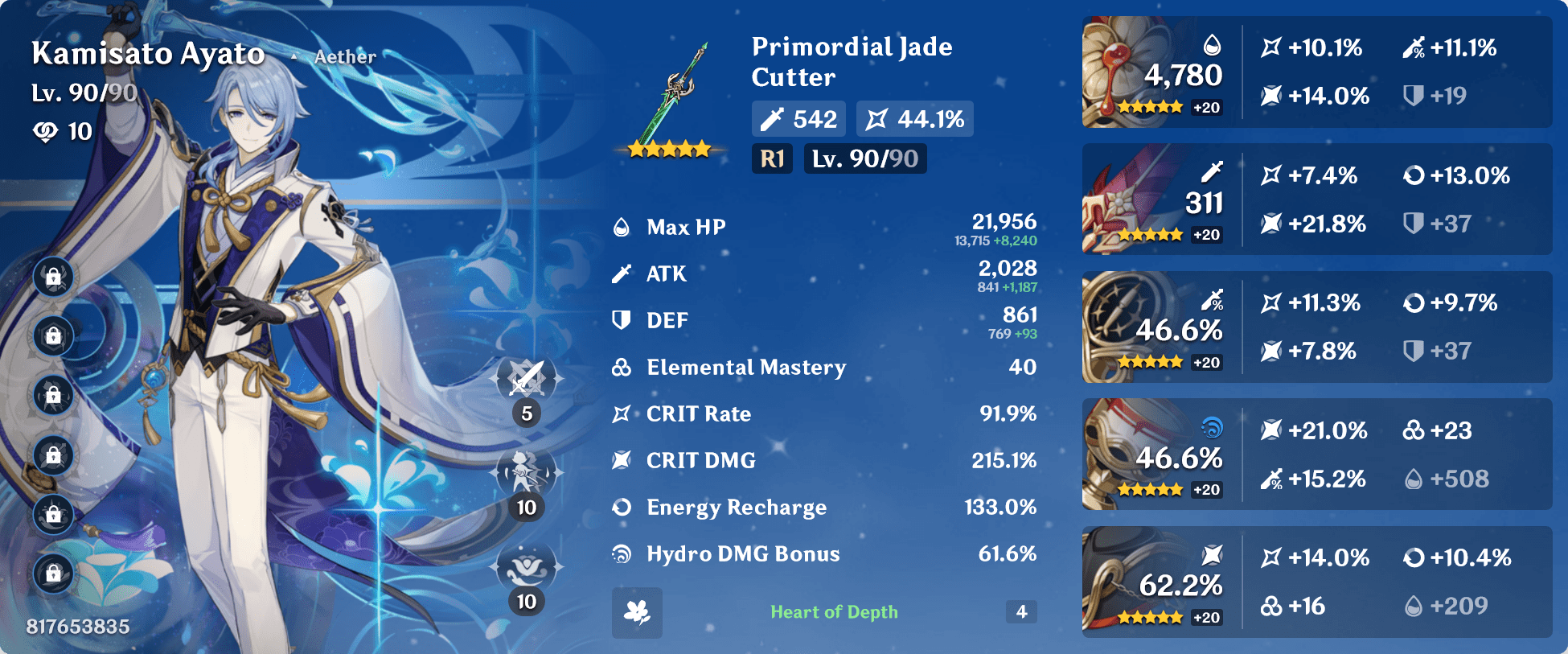Click the Elemental Mastery clover icon
The image size is (1568, 654).
[621, 368]
